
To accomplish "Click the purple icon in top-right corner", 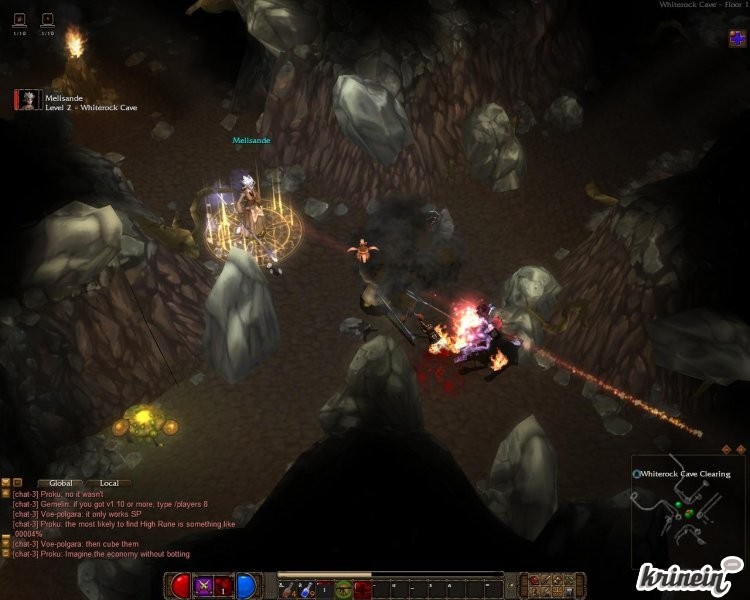I will pos(737,38).
